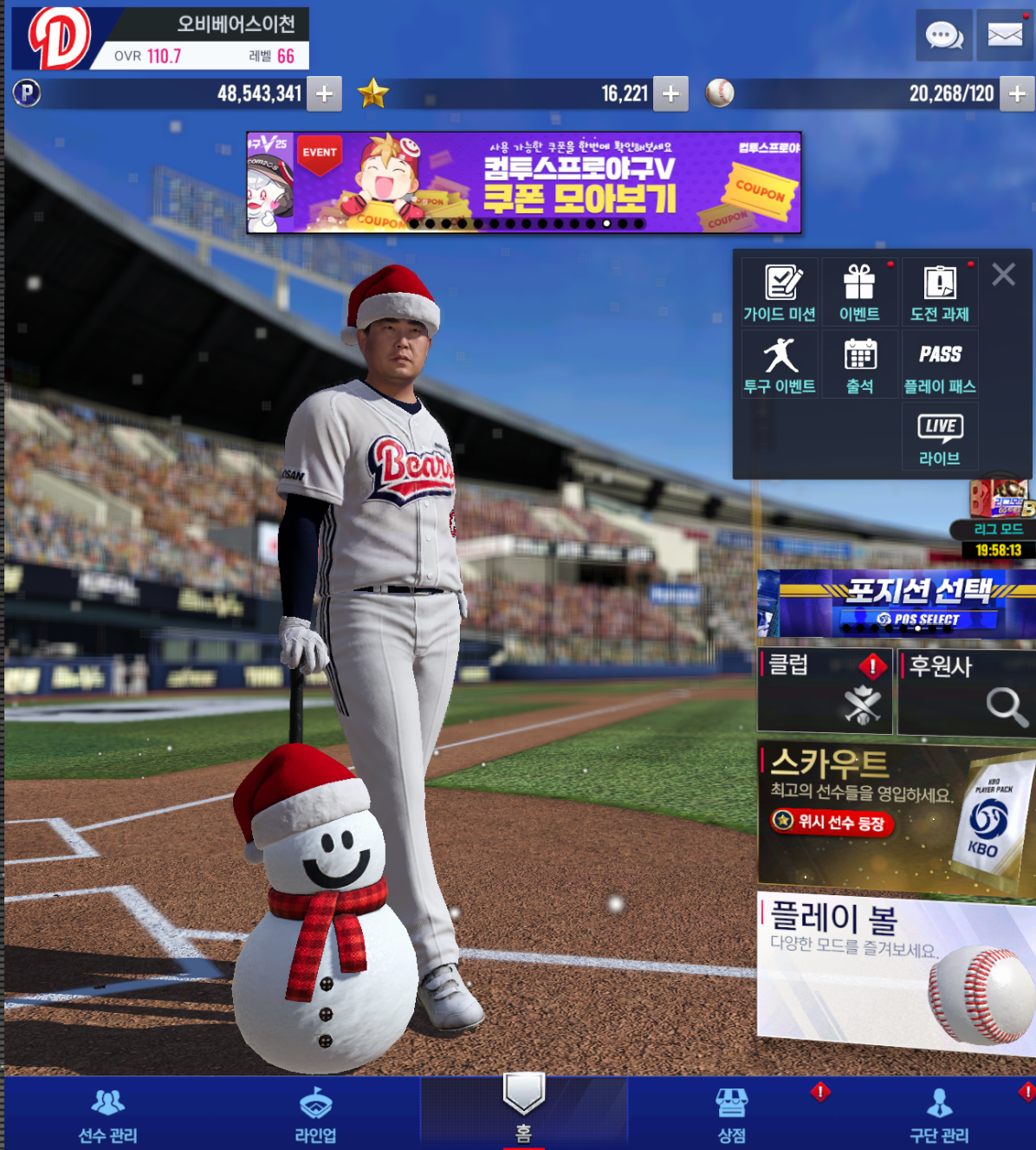Close the quick menu panel
Viewport: 1036px width, 1150px height.
click(1004, 275)
